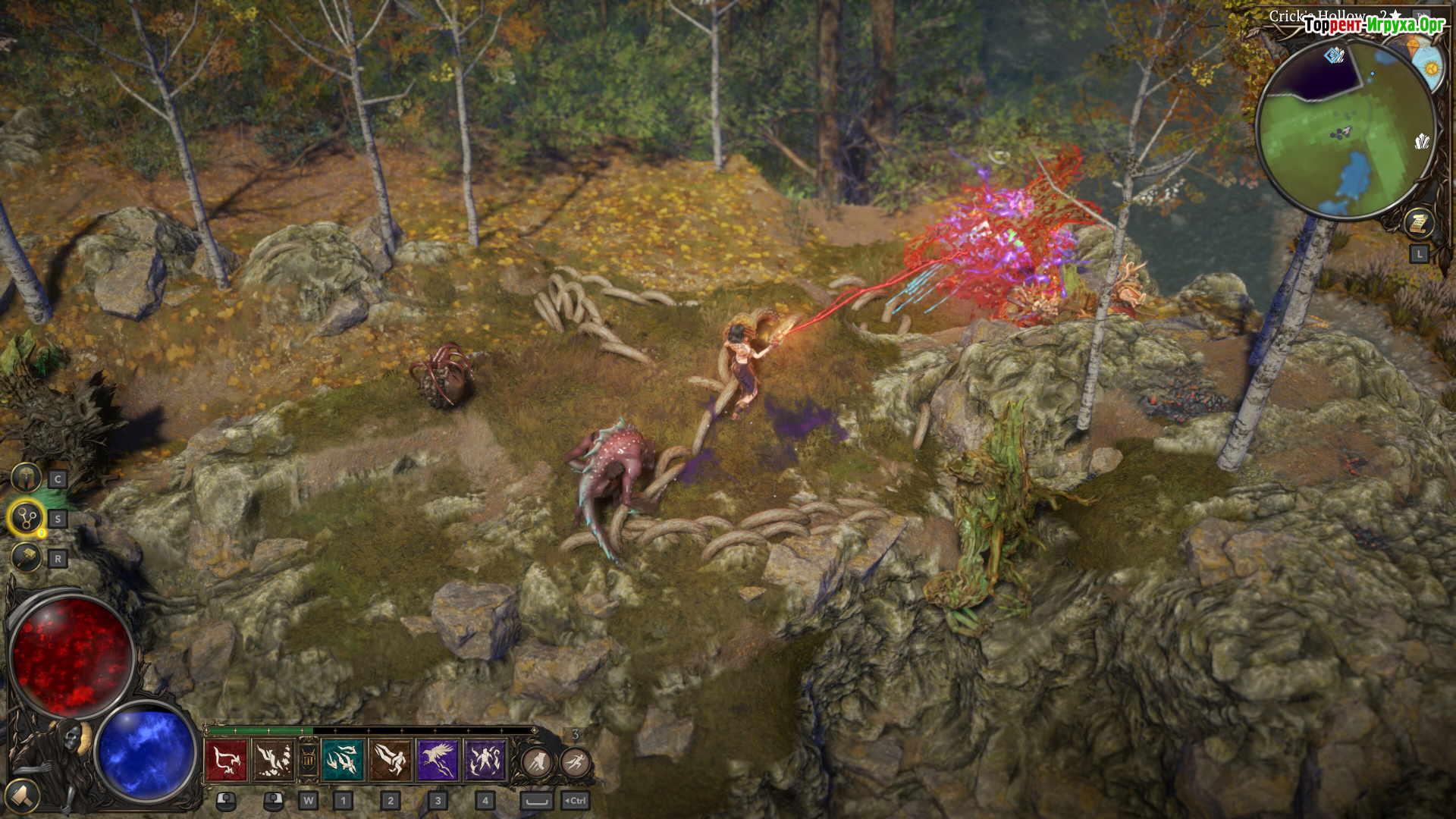Viewport: 1456px width, 819px height.
Task: Toggle the round running figure ability
Action: 576,761
